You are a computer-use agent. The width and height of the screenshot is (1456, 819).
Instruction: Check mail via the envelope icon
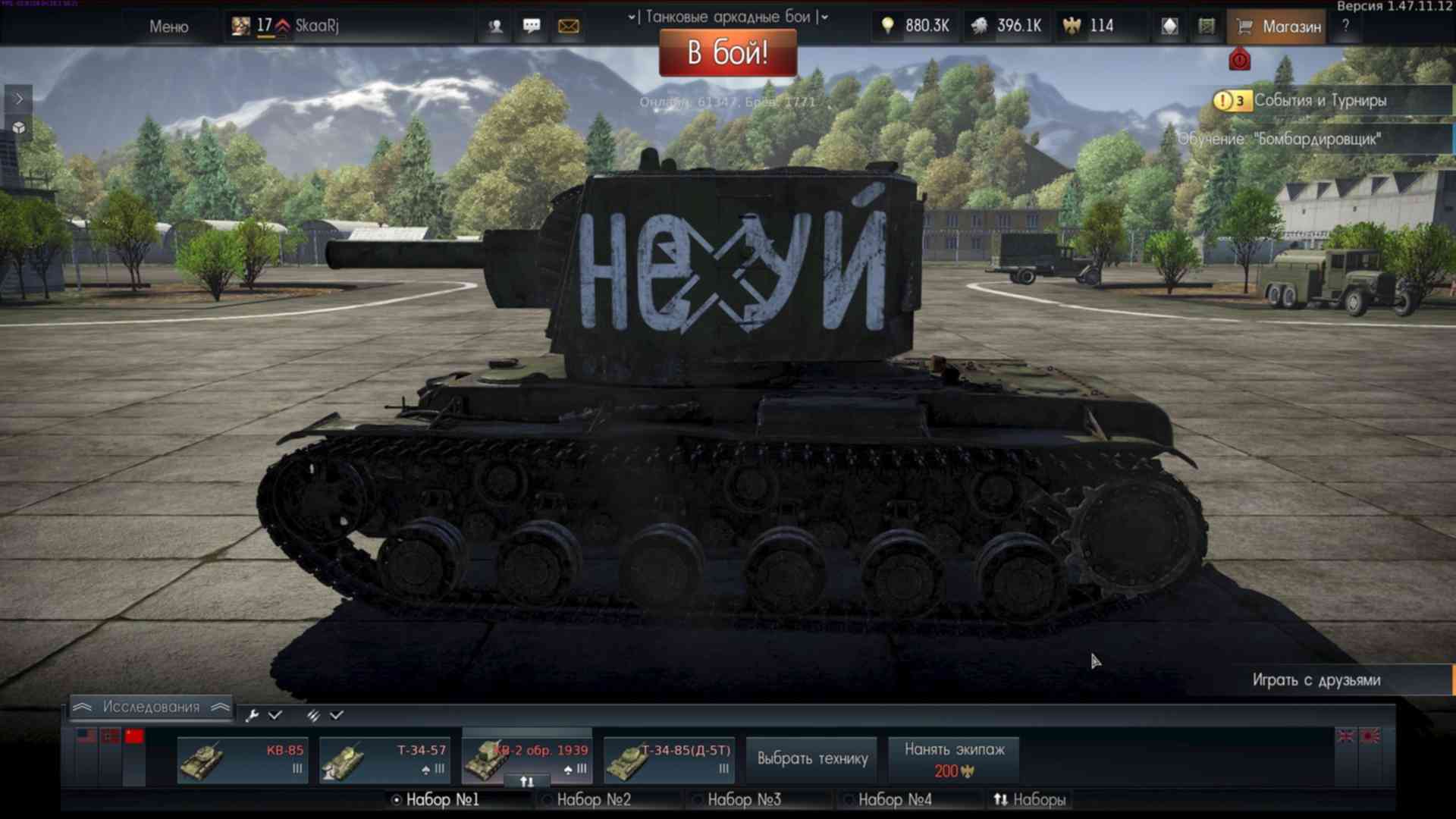pos(568,27)
